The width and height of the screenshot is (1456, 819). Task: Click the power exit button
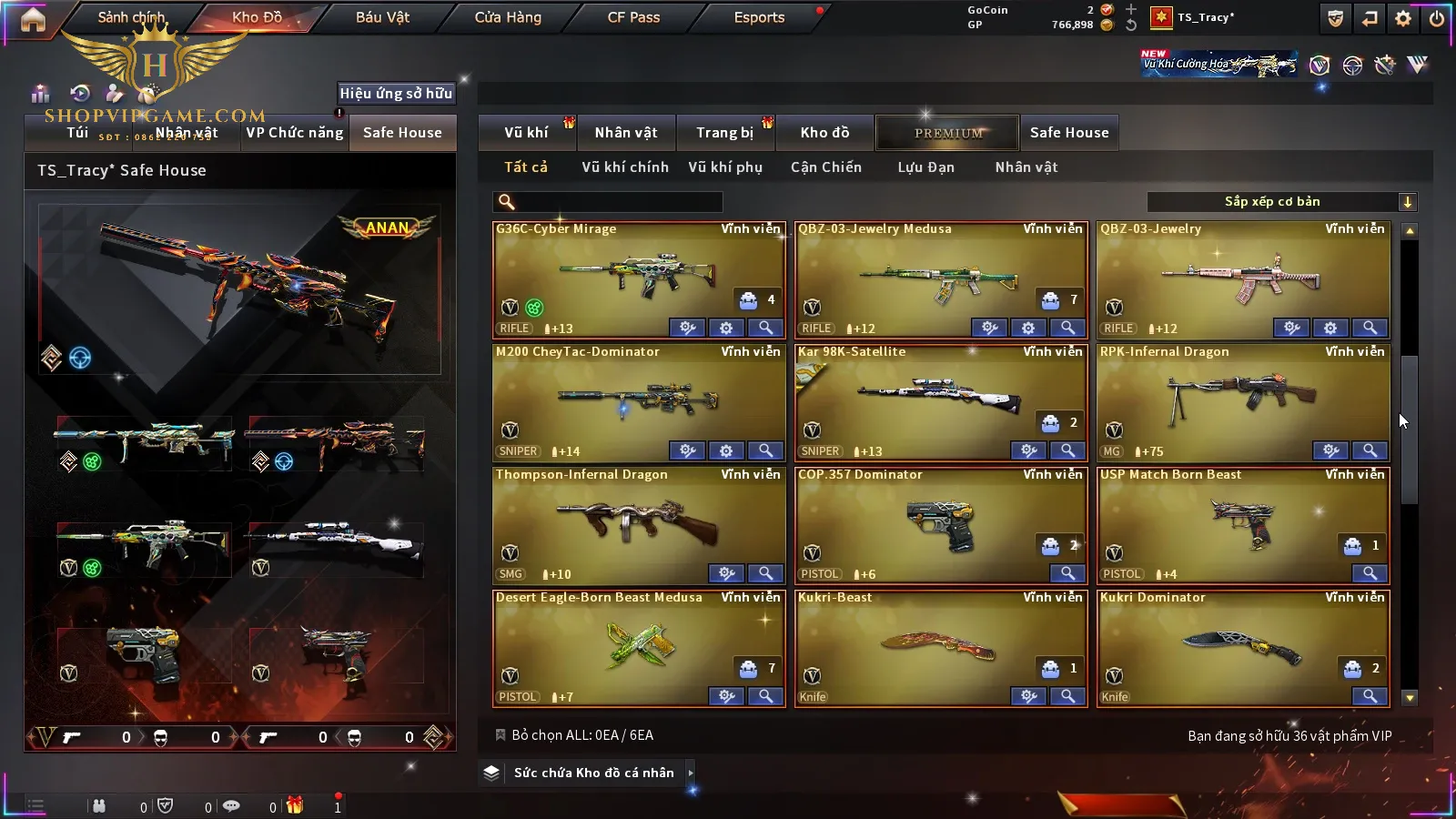click(1437, 18)
